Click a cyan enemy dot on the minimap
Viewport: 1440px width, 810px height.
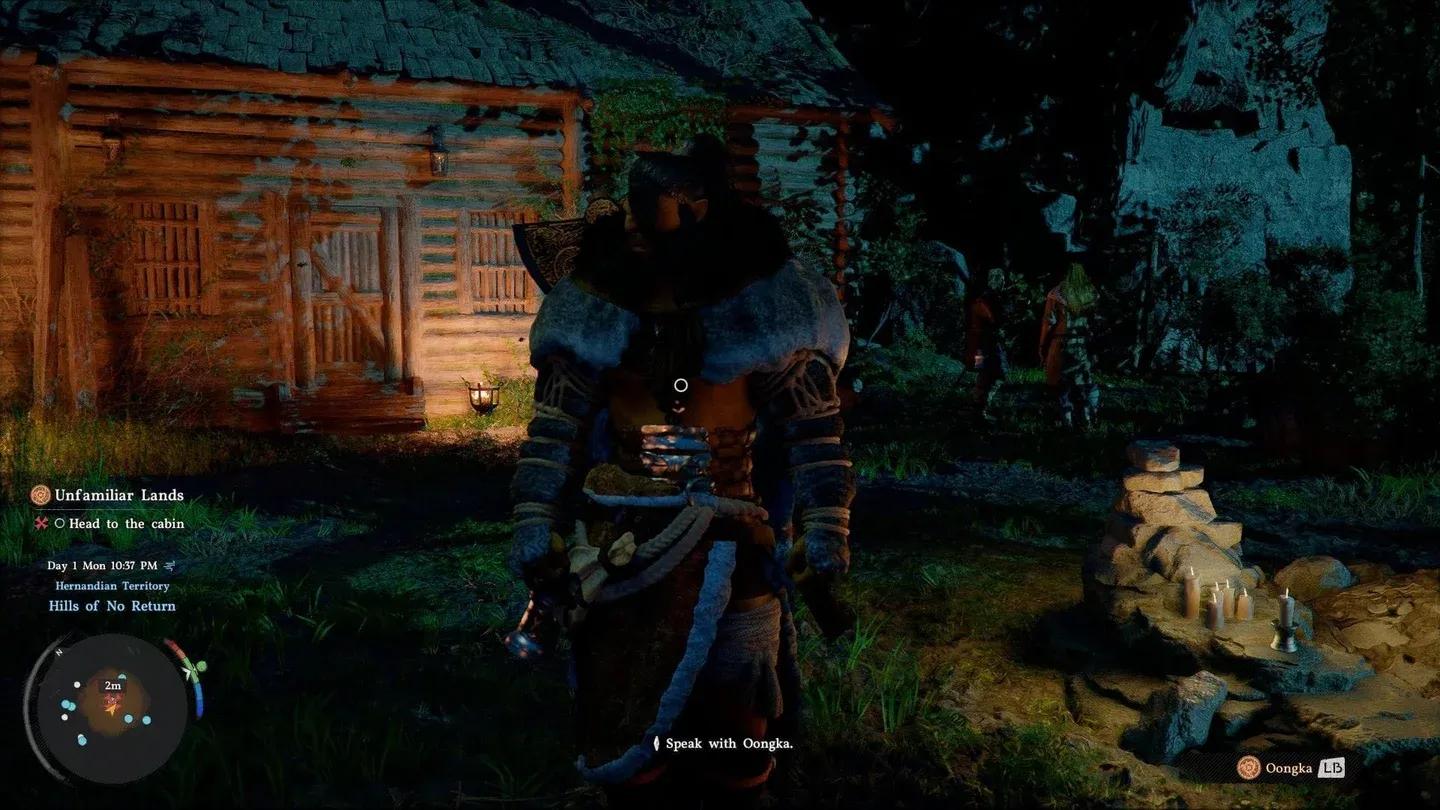pyautogui.click(x=128, y=718)
